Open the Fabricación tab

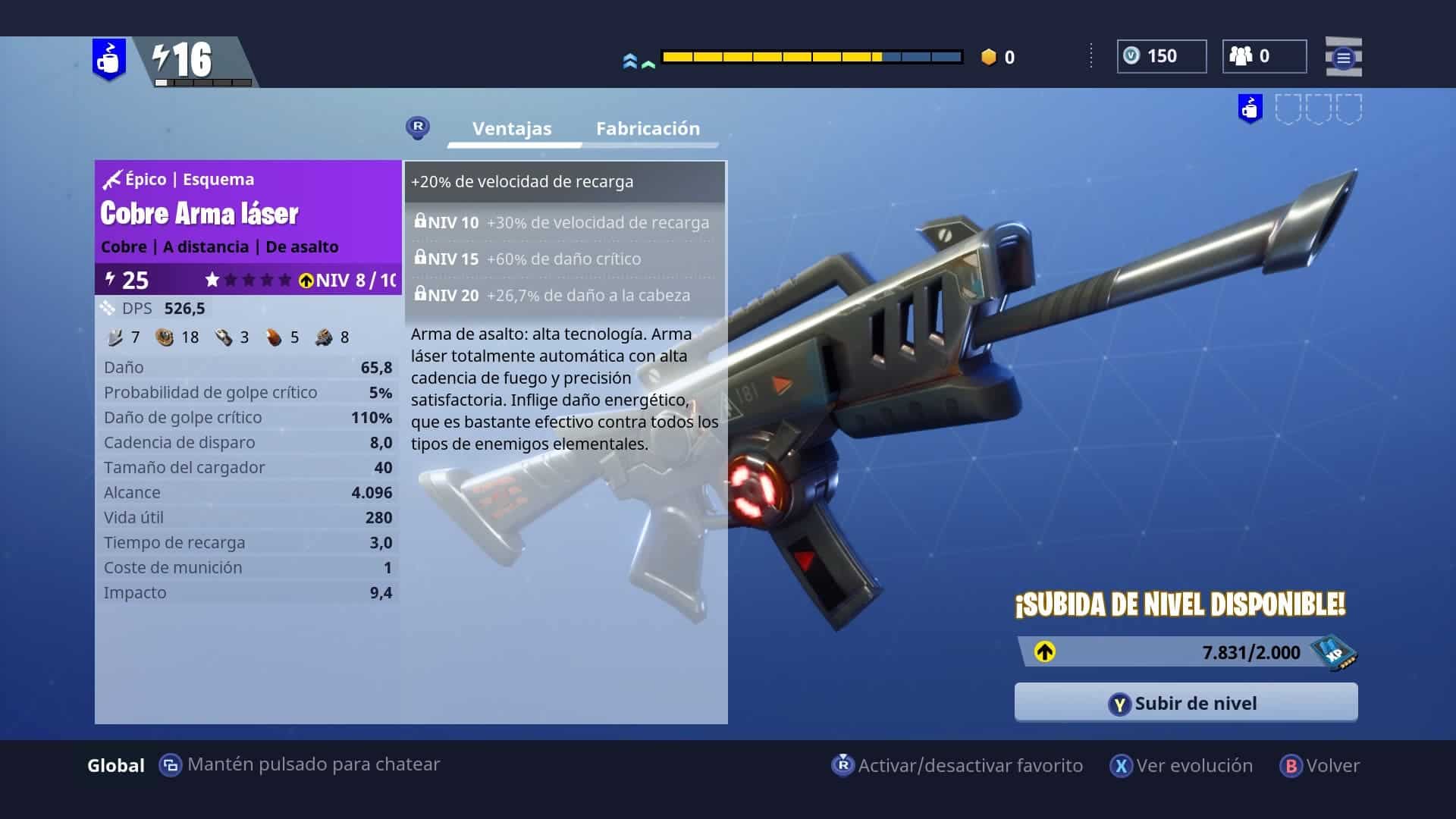(x=648, y=129)
